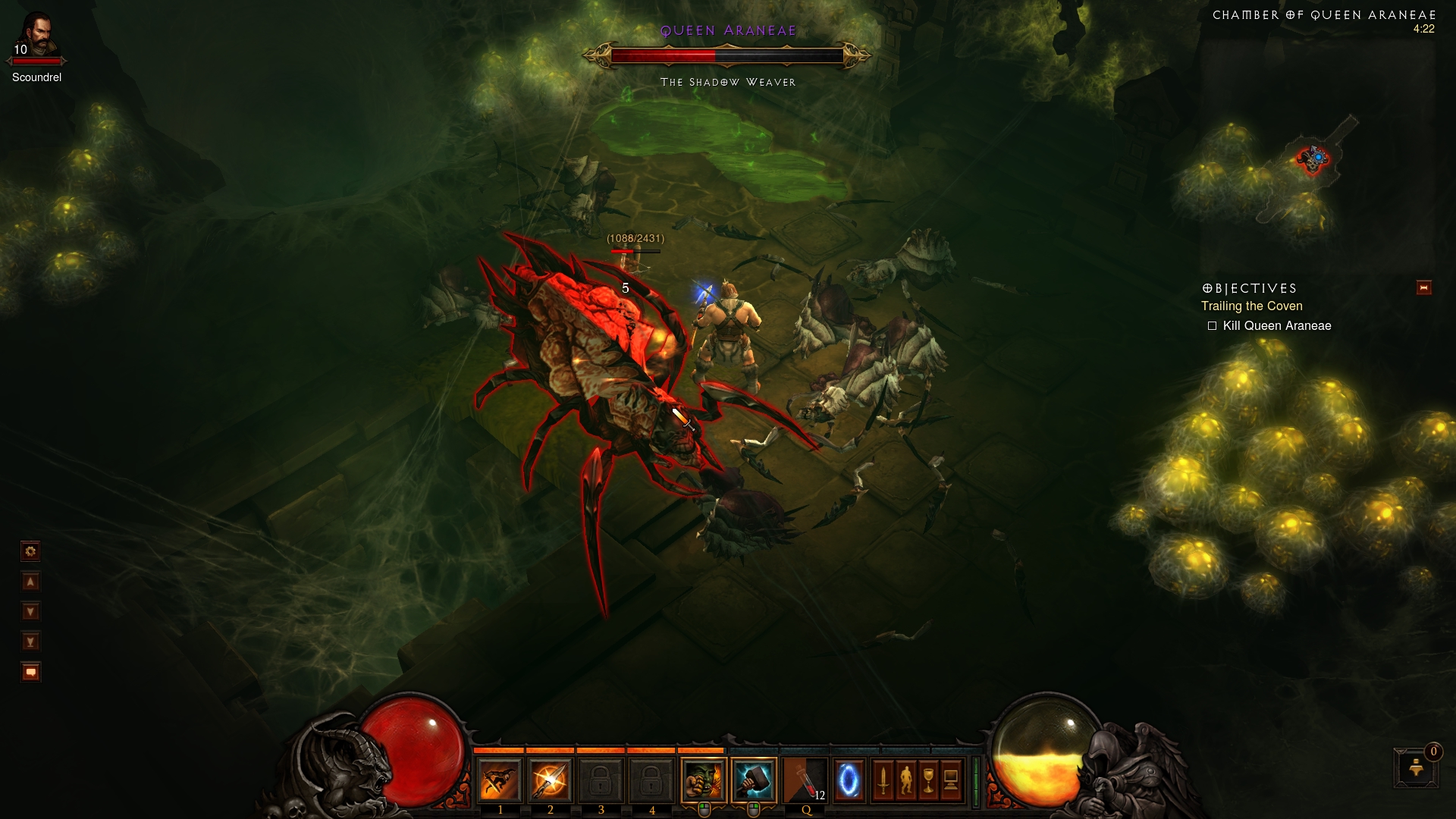Open the blue Town Portal

click(849, 780)
